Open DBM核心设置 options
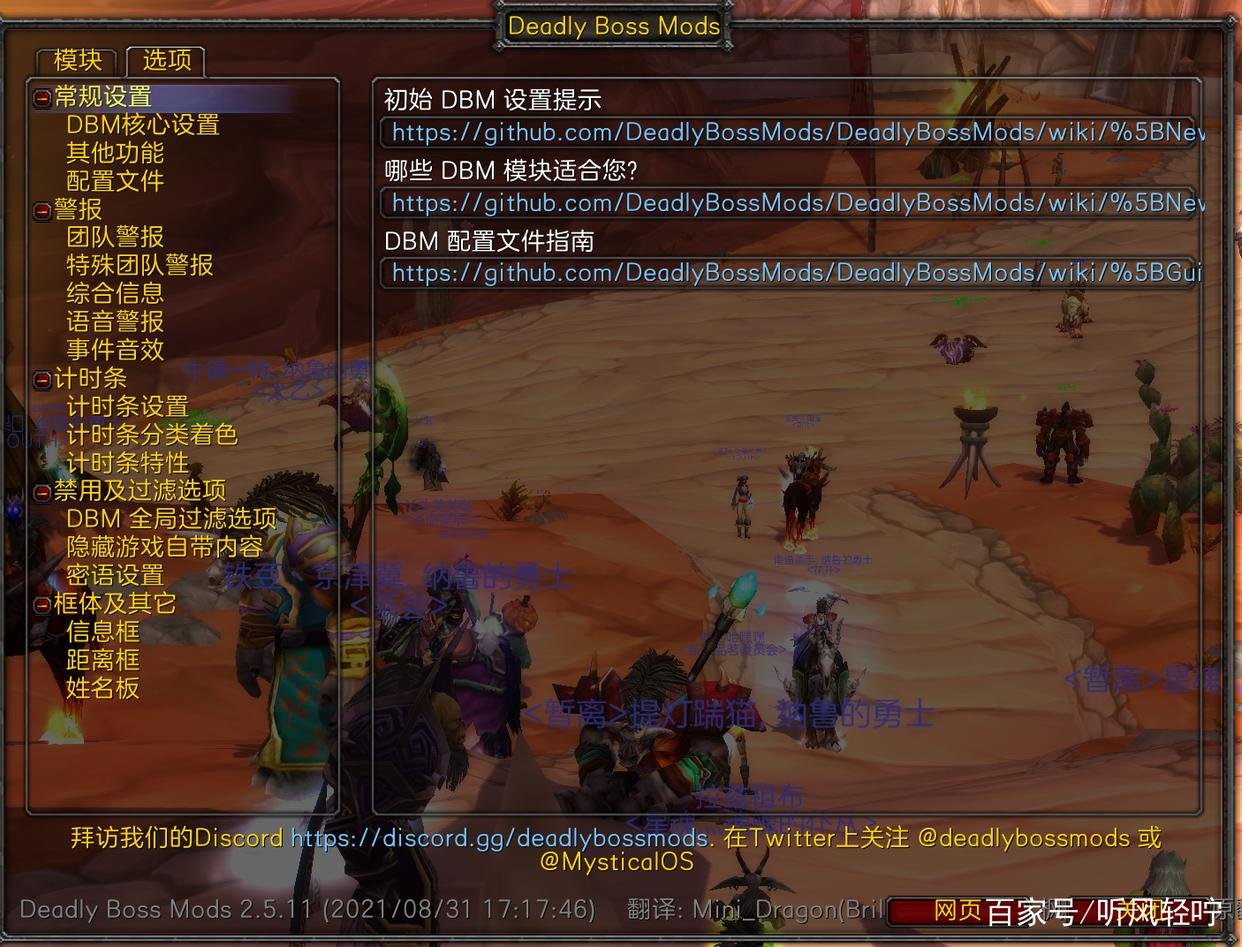 click(x=142, y=125)
